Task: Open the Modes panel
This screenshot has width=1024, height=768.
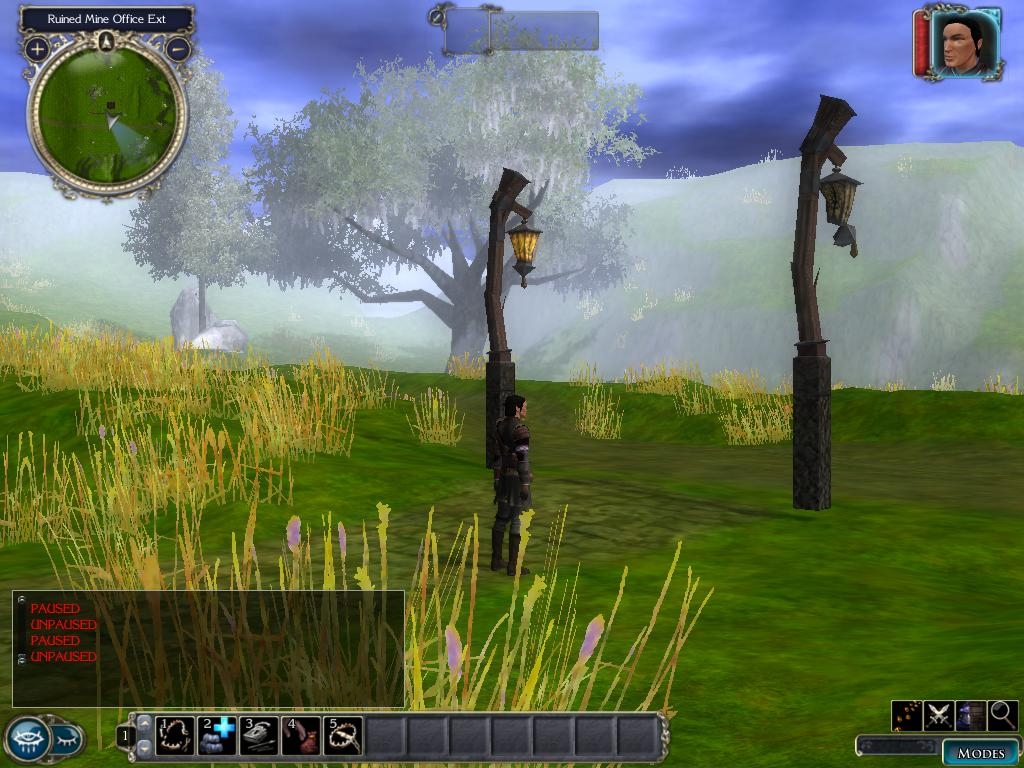Action: (x=980, y=752)
